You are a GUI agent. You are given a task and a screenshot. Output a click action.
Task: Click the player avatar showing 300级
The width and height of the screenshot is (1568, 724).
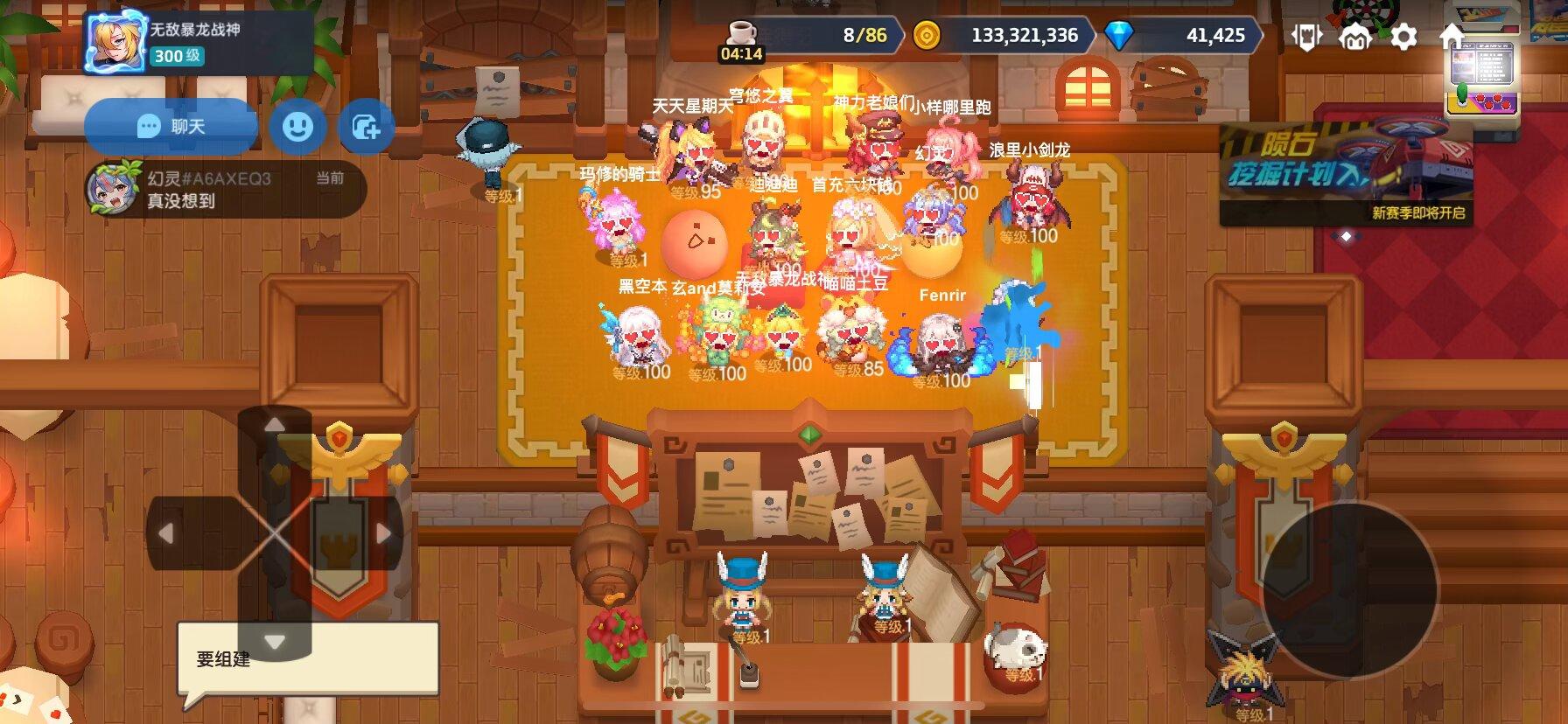(114, 39)
